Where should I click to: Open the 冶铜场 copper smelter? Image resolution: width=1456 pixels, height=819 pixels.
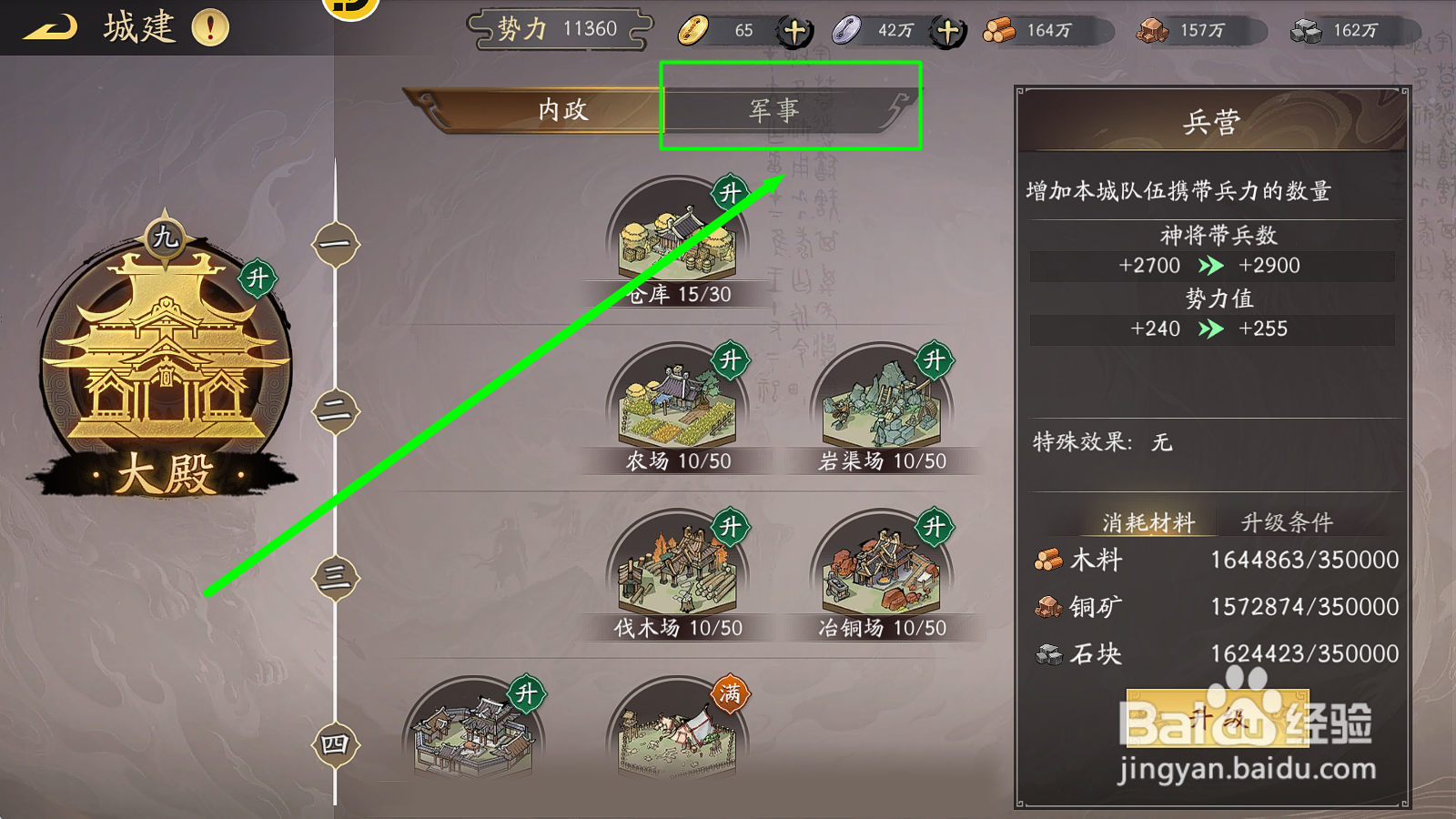(x=878, y=573)
